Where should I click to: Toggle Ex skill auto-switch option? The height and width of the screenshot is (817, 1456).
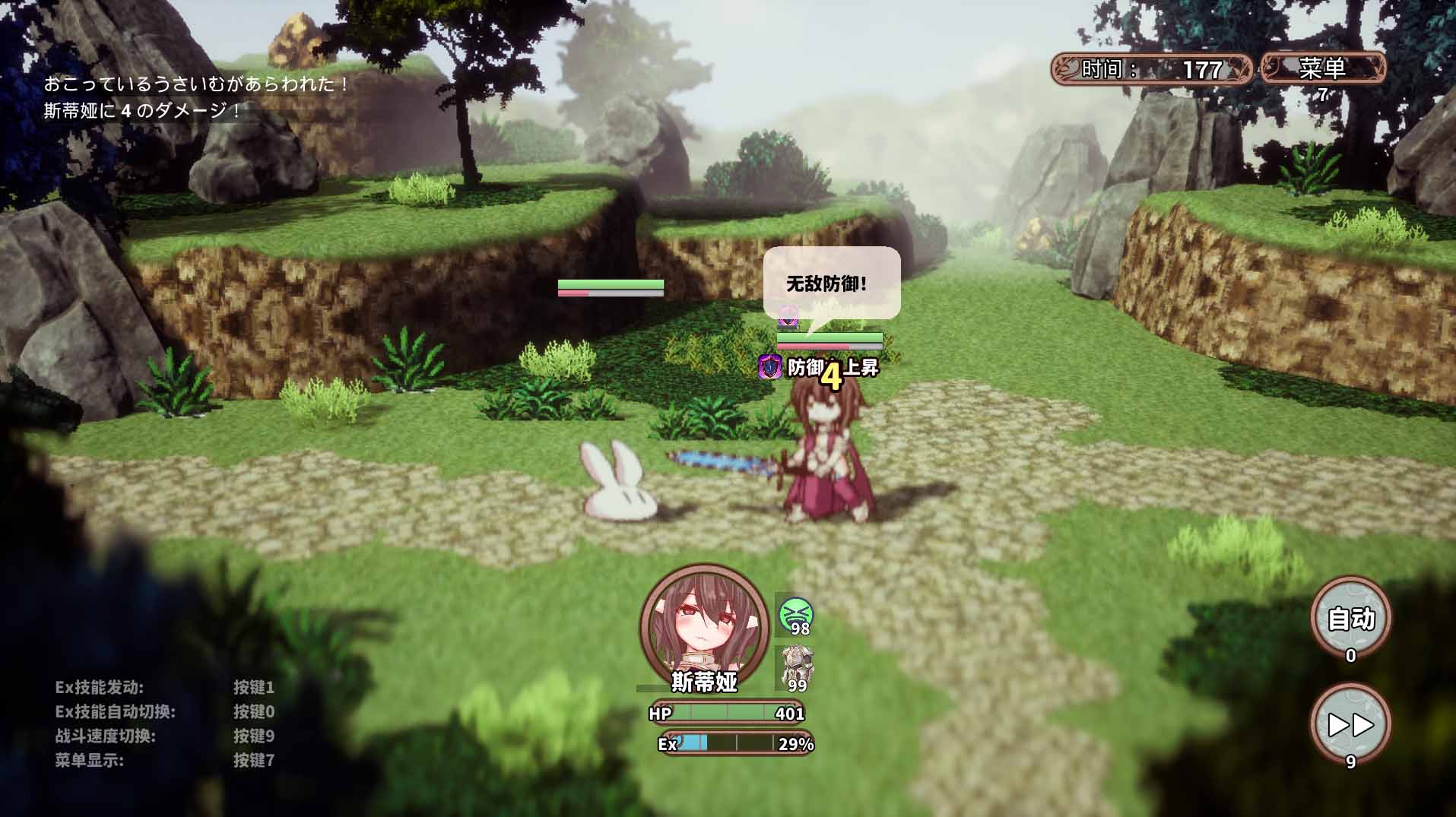pos(114,711)
